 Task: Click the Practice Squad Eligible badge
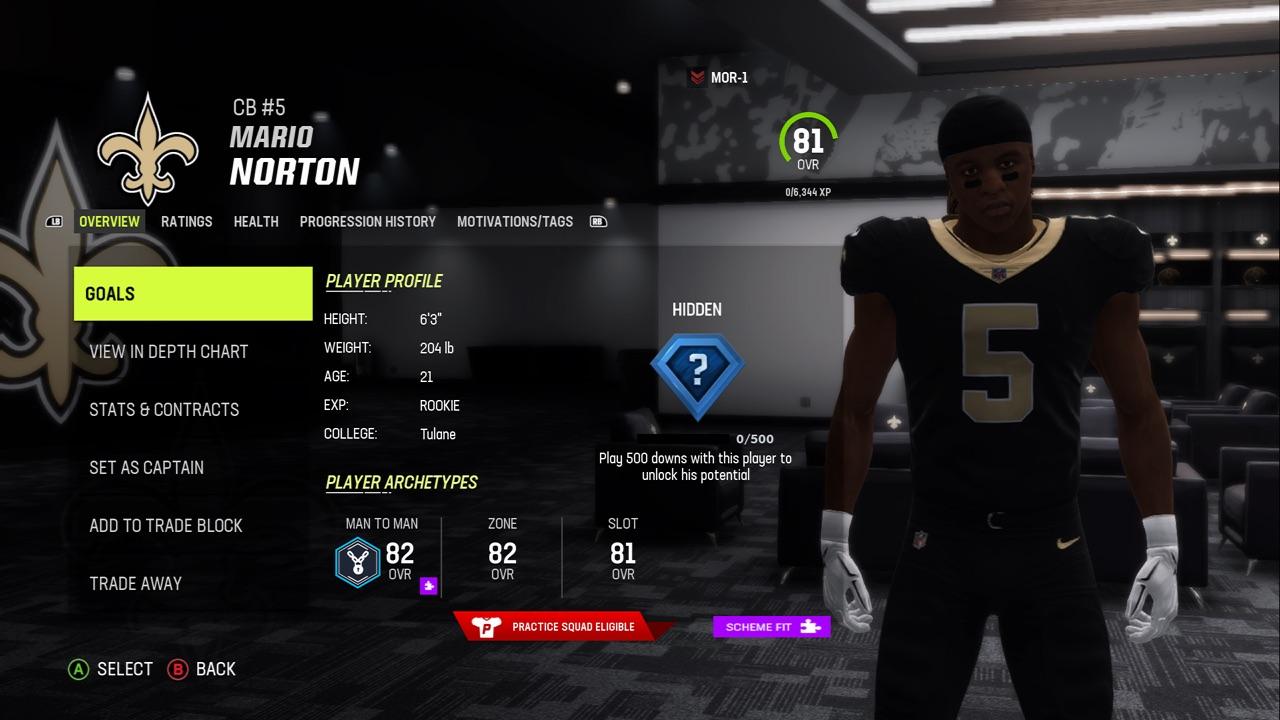[559, 627]
